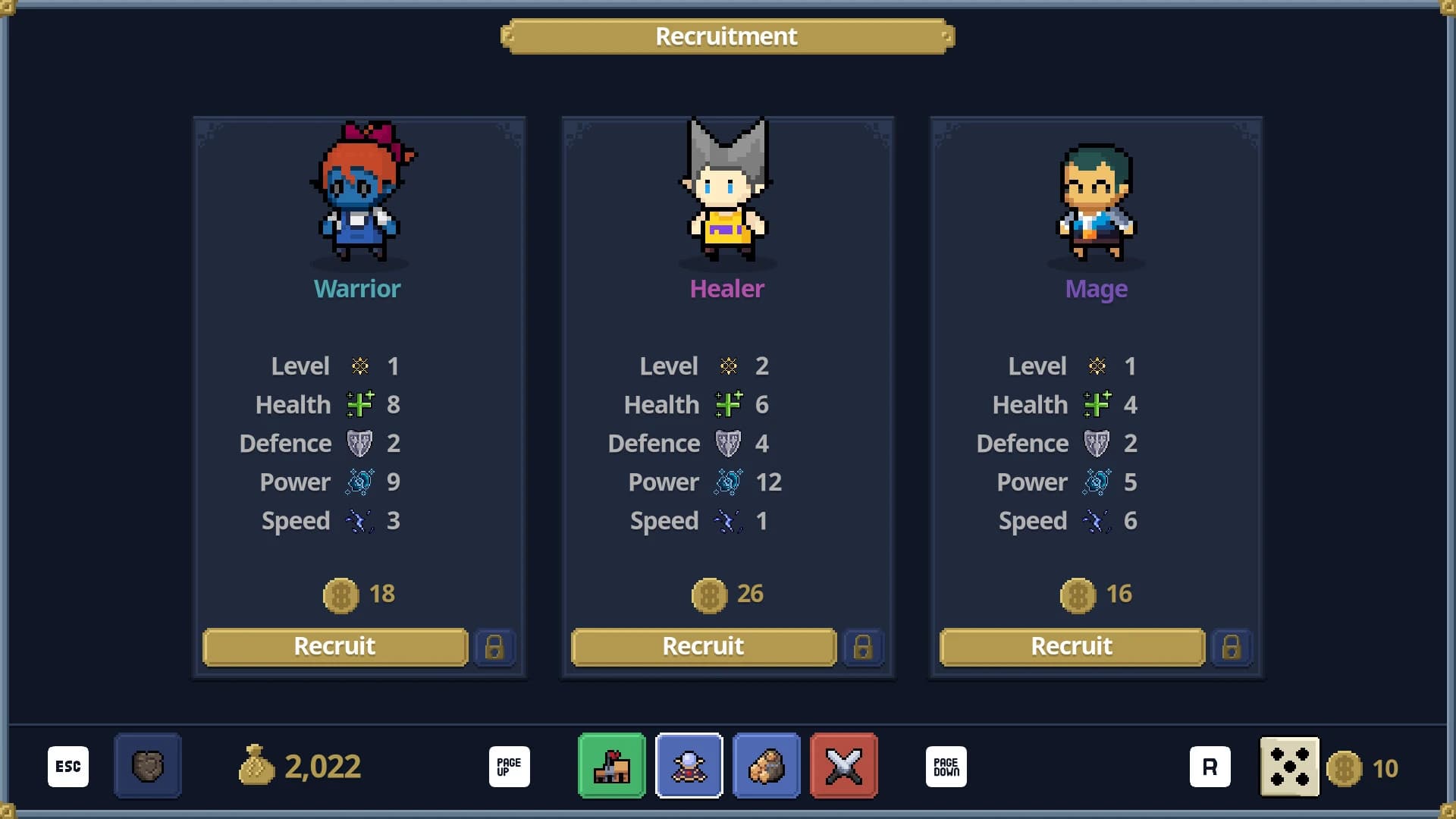Toggle the lock beside Healer's Recruit button

point(865,648)
